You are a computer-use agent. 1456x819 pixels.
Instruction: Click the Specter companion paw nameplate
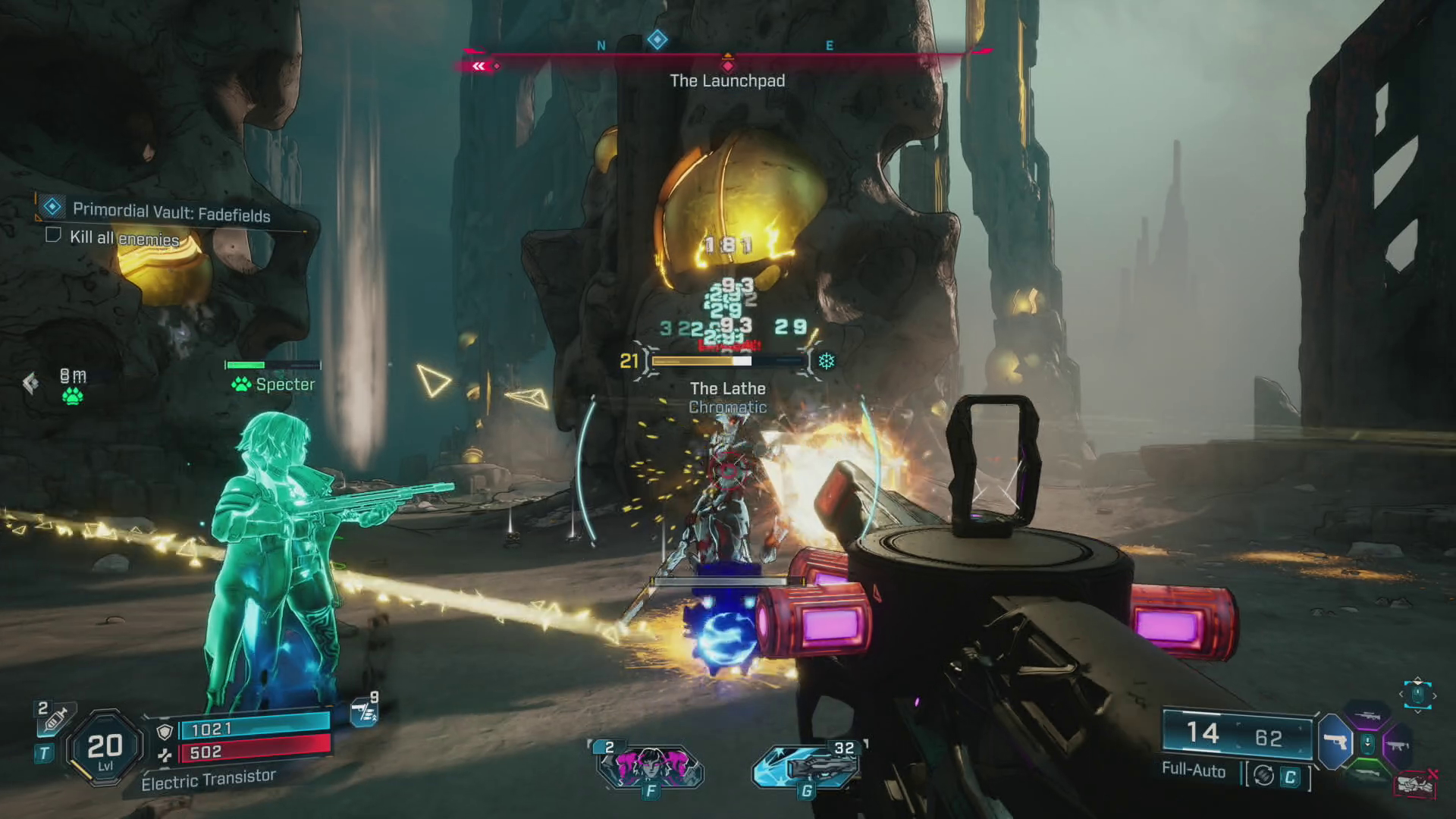(273, 384)
